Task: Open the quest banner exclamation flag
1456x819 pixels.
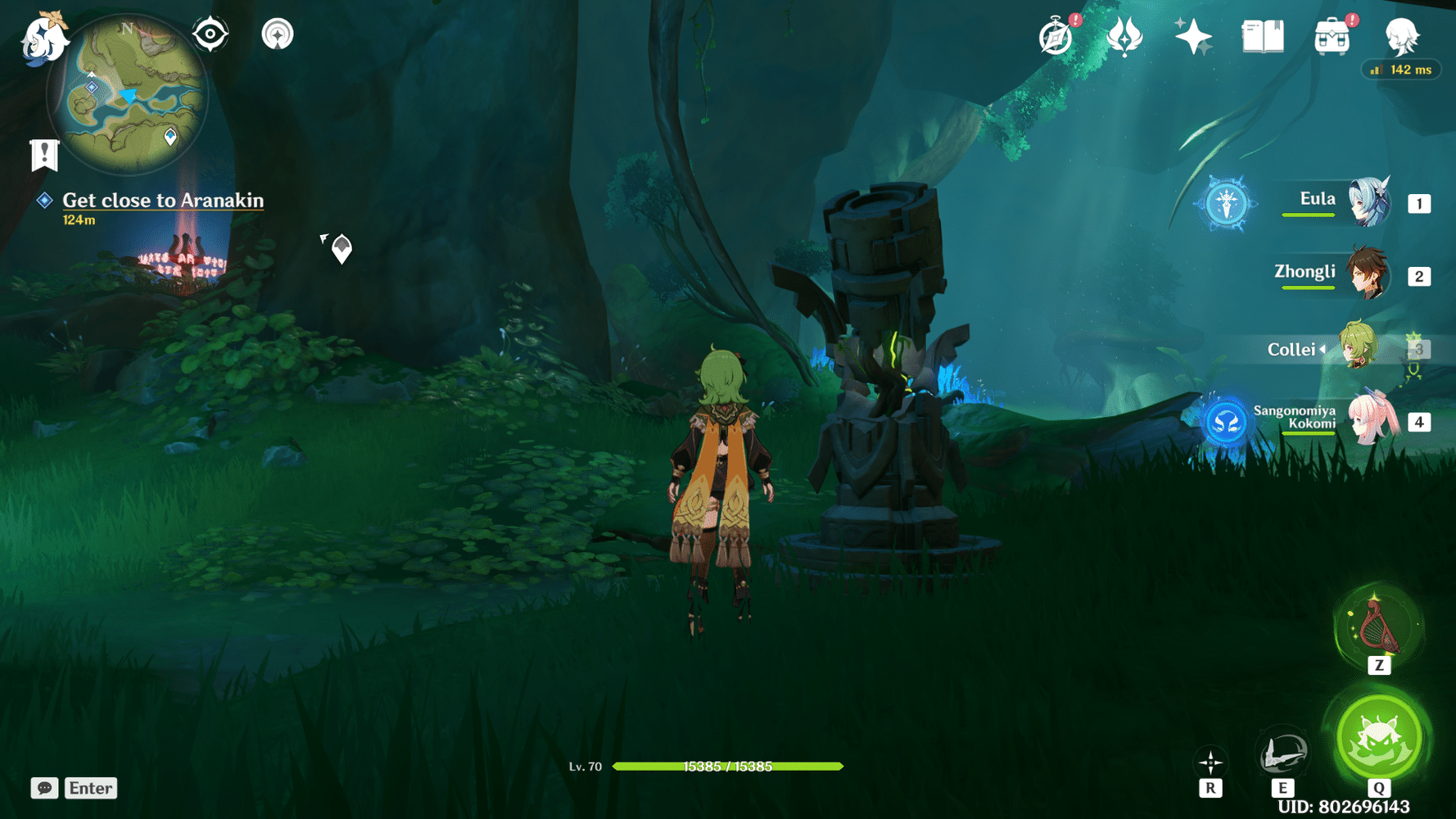Action: [44, 152]
